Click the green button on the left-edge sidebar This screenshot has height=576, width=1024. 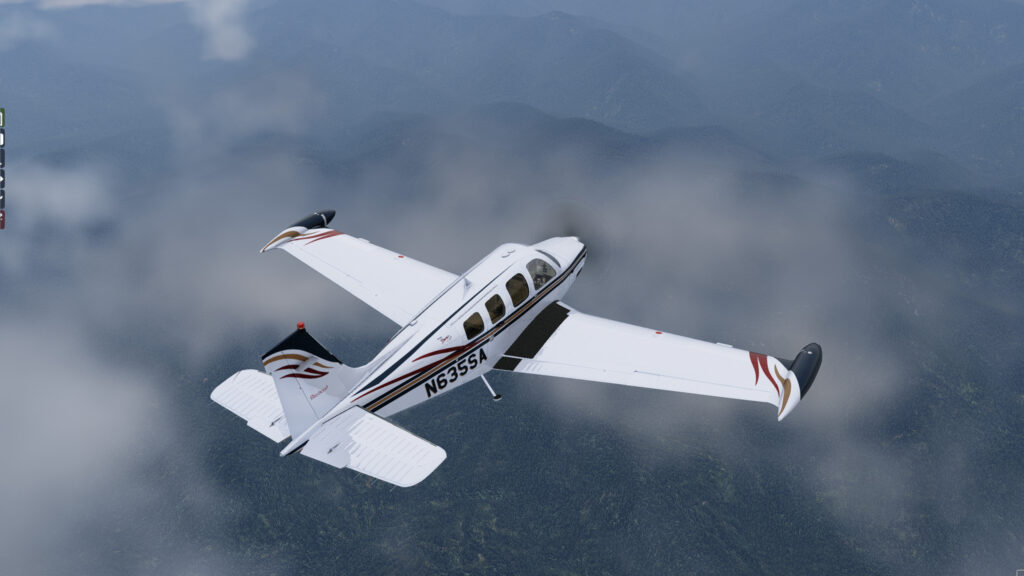point(2,117)
